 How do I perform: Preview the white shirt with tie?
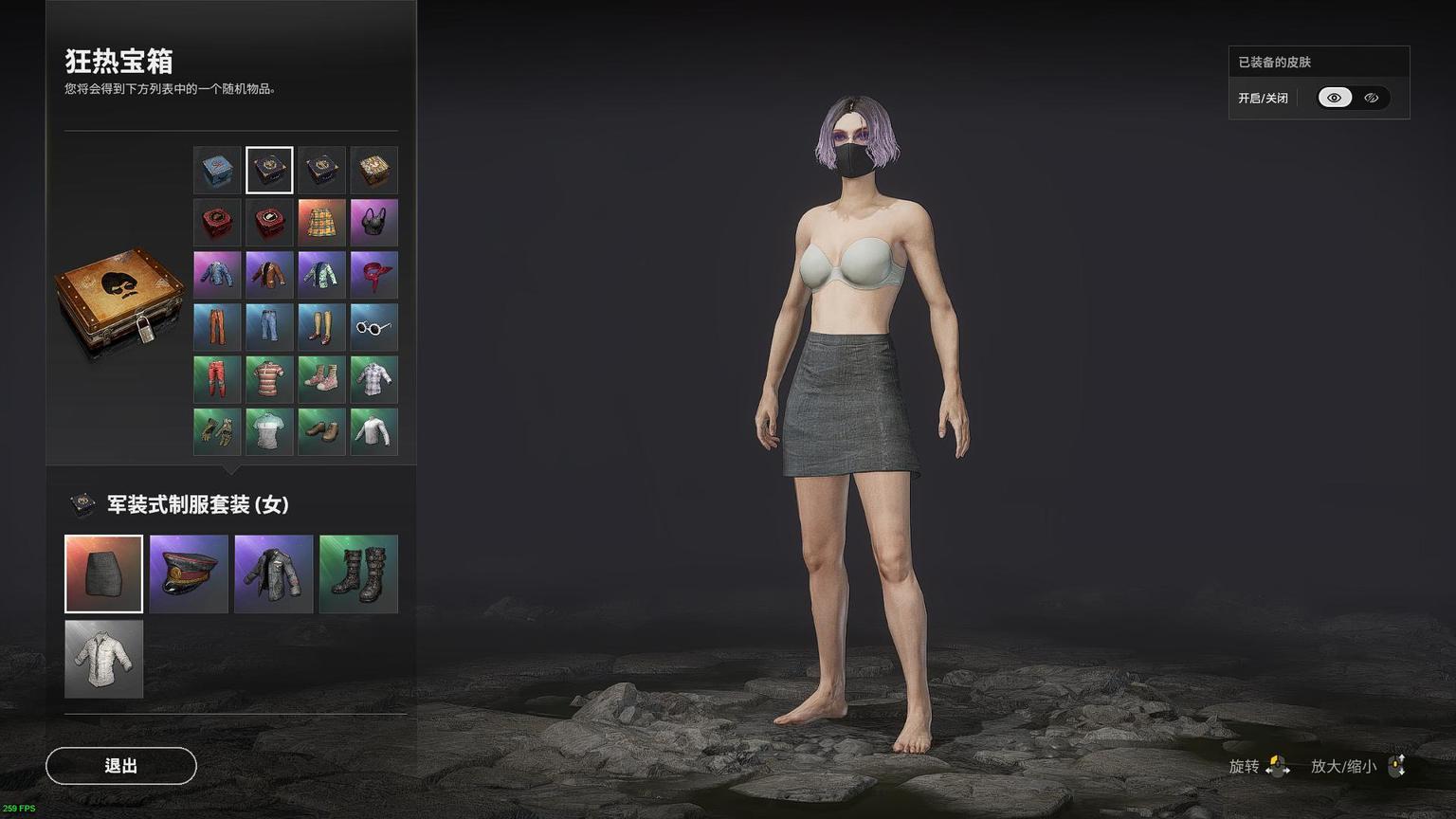click(103, 659)
